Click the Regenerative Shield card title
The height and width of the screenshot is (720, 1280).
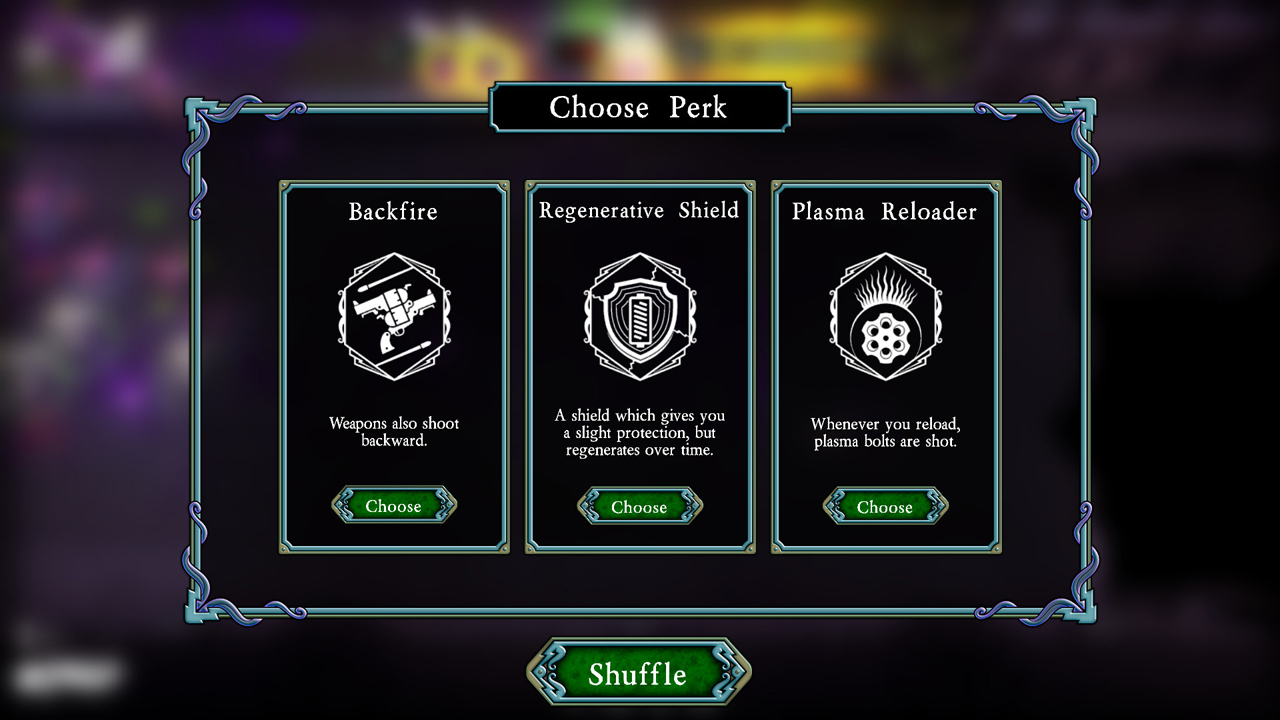click(x=639, y=210)
